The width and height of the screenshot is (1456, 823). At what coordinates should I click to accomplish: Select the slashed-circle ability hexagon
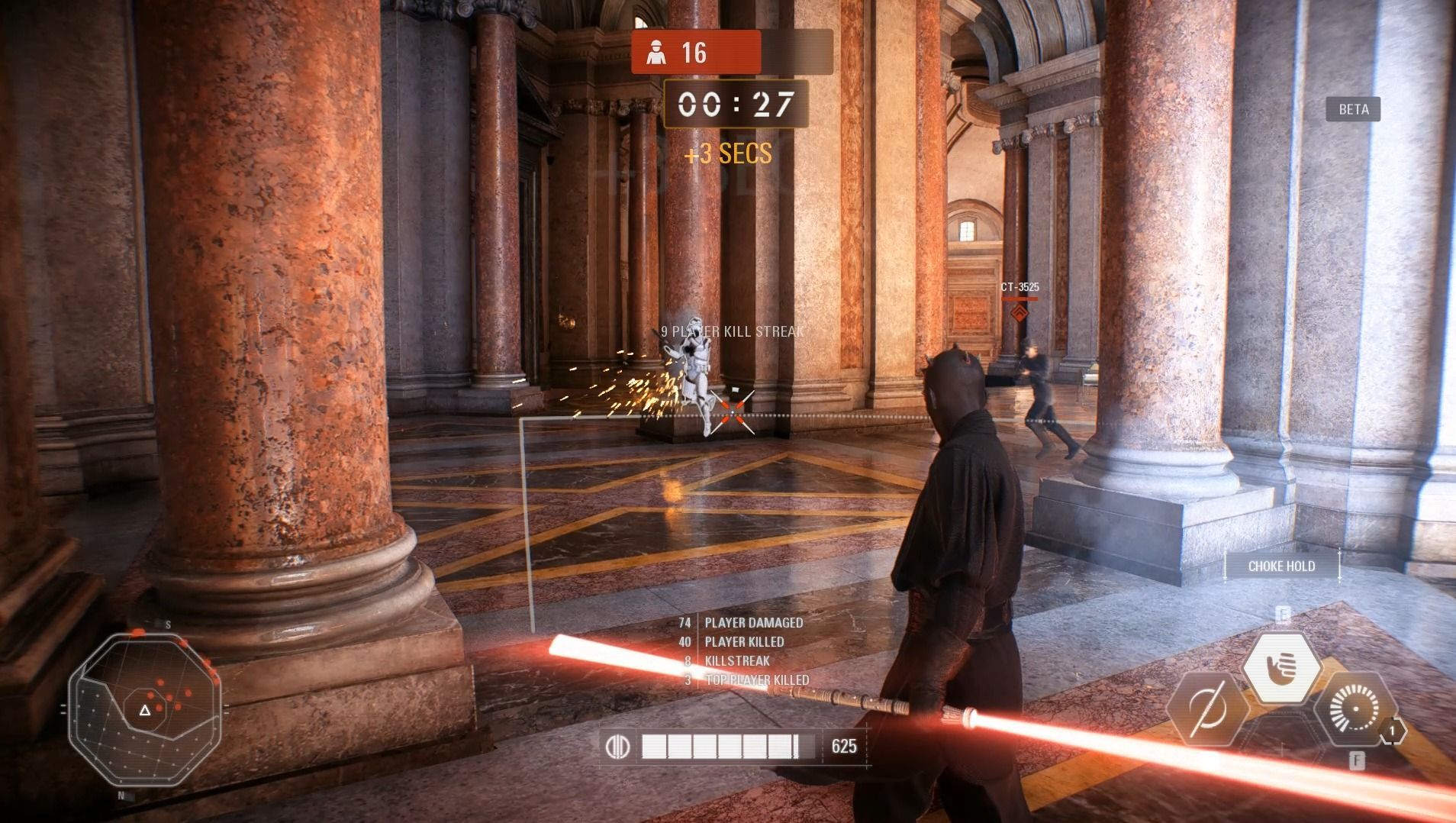click(1206, 709)
